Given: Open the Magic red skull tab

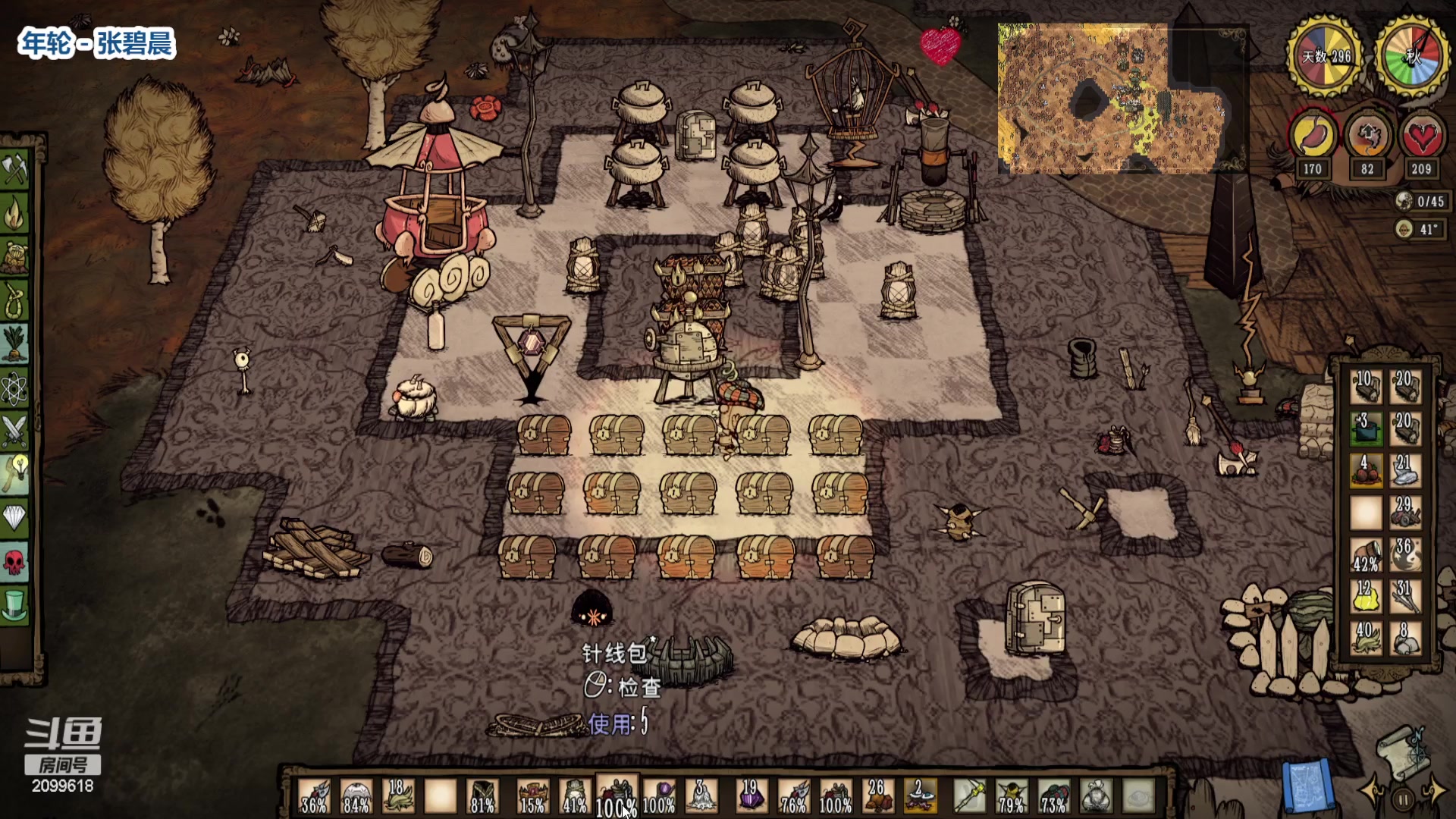Looking at the screenshot, I should (x=15, y=562).
